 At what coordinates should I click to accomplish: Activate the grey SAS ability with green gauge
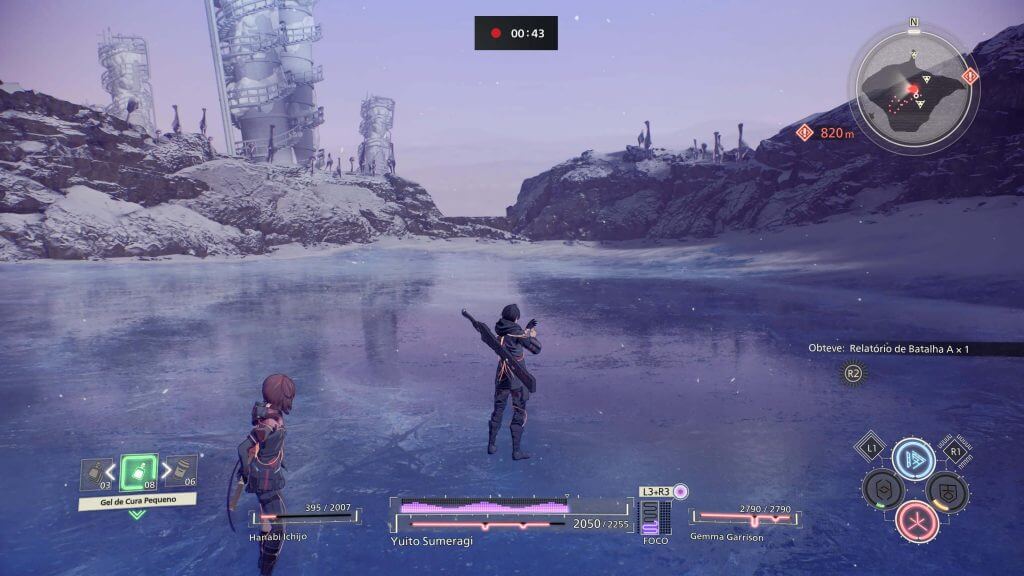click(883, 490)
